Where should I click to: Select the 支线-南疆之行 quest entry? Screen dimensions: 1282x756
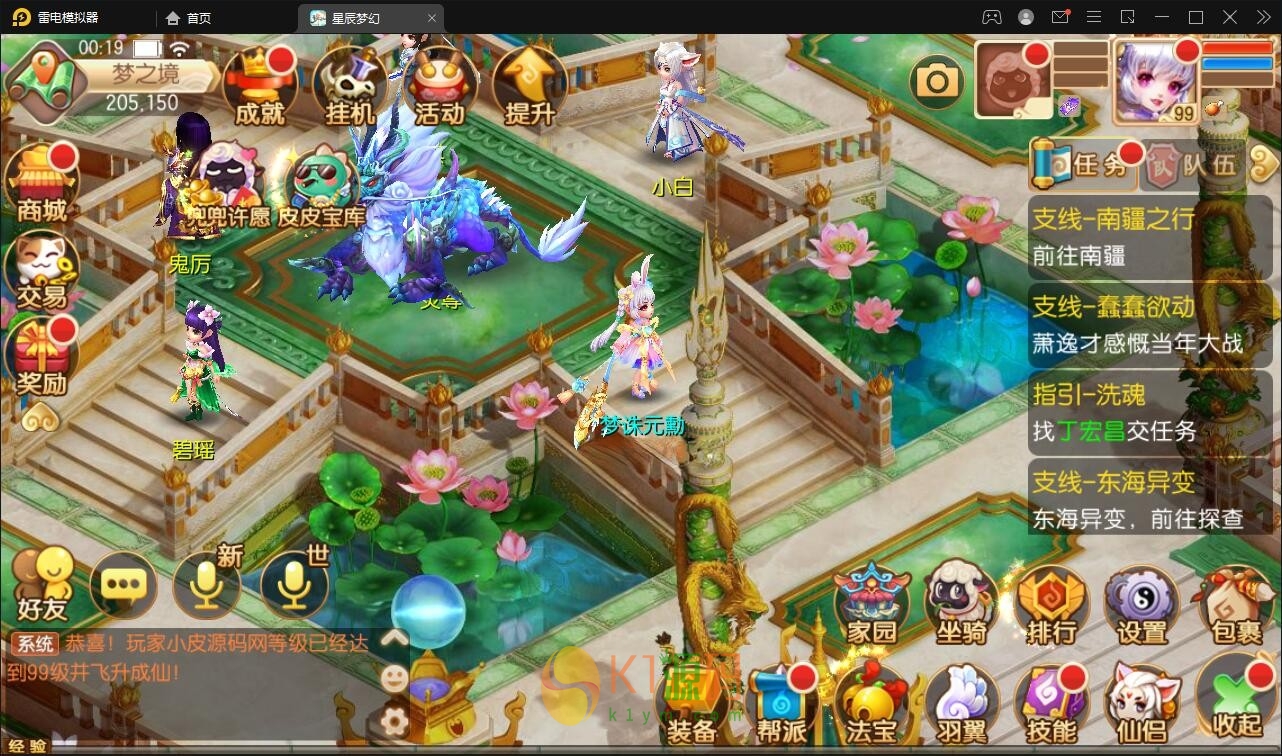[1137, 236]
